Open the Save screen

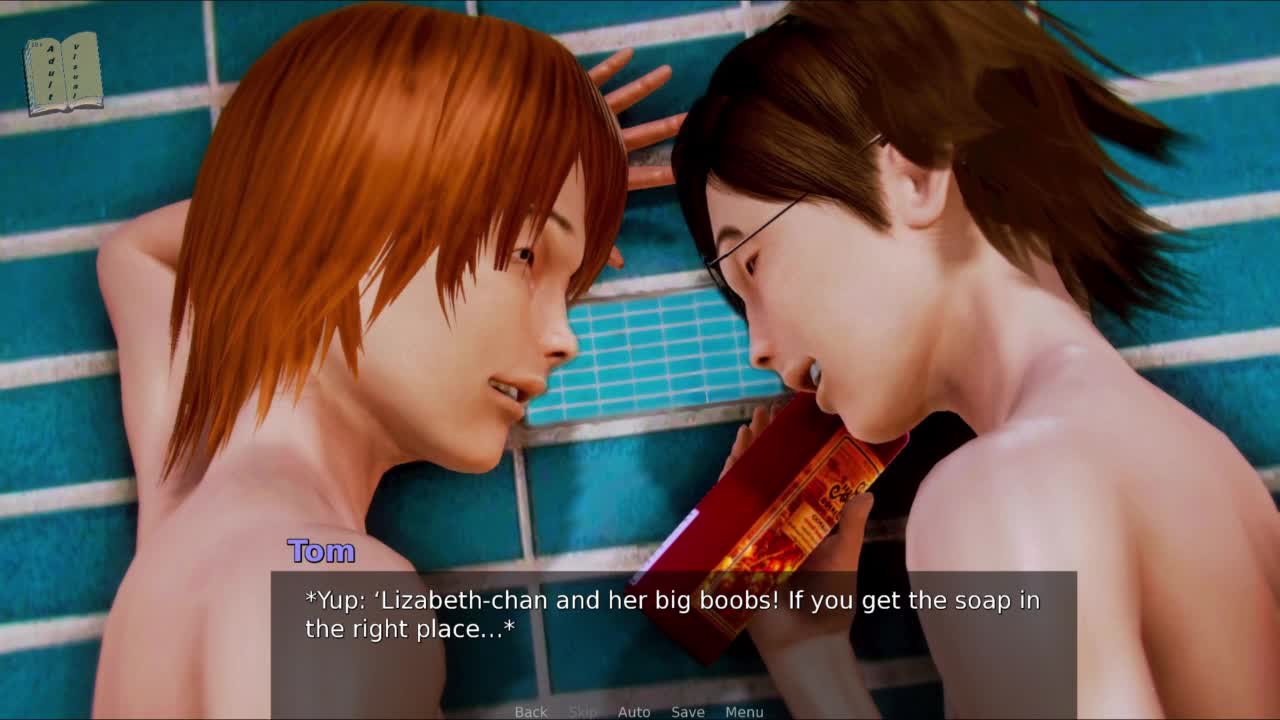click(688, 712)
